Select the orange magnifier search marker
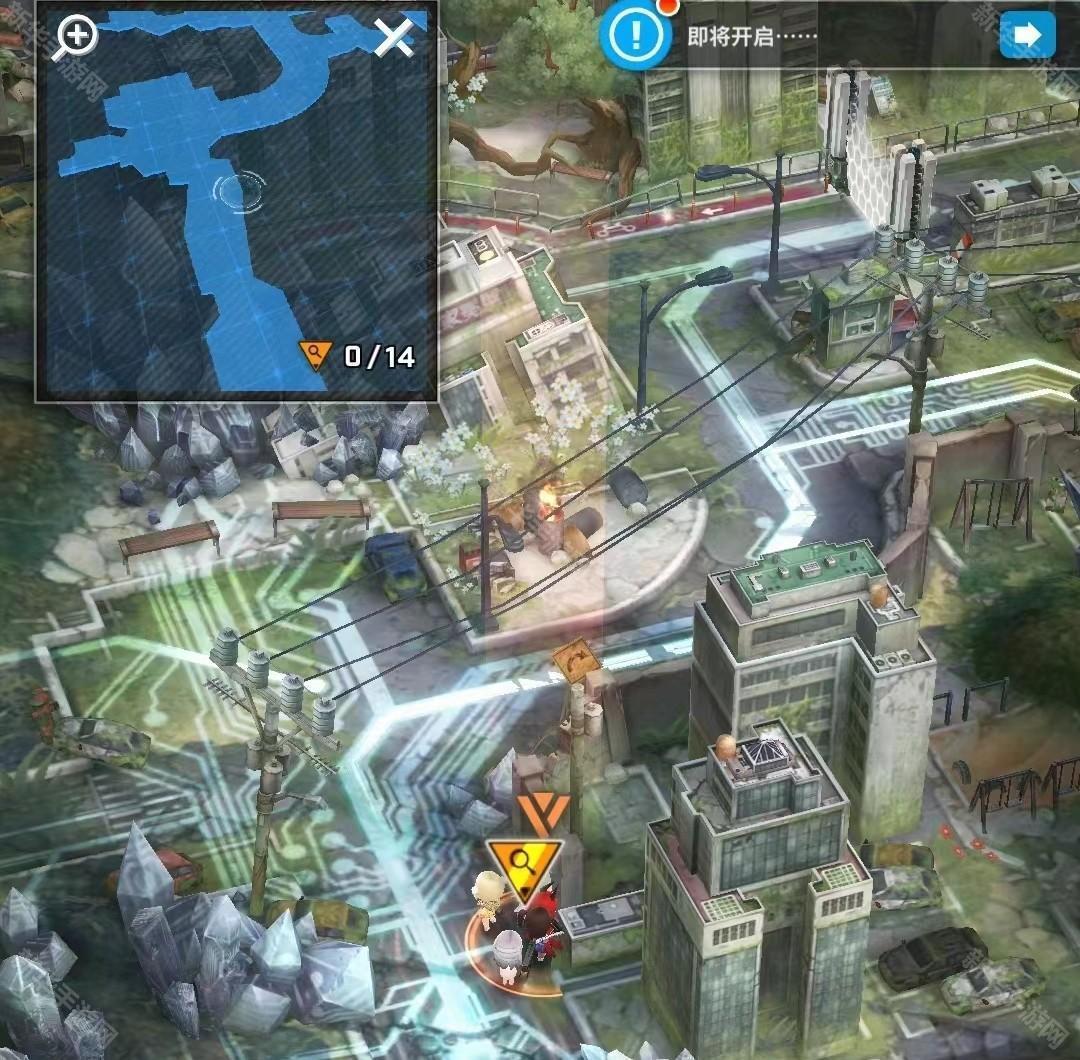The width and height of the screenshot is (1080, 1060). (x=523, y=864)
